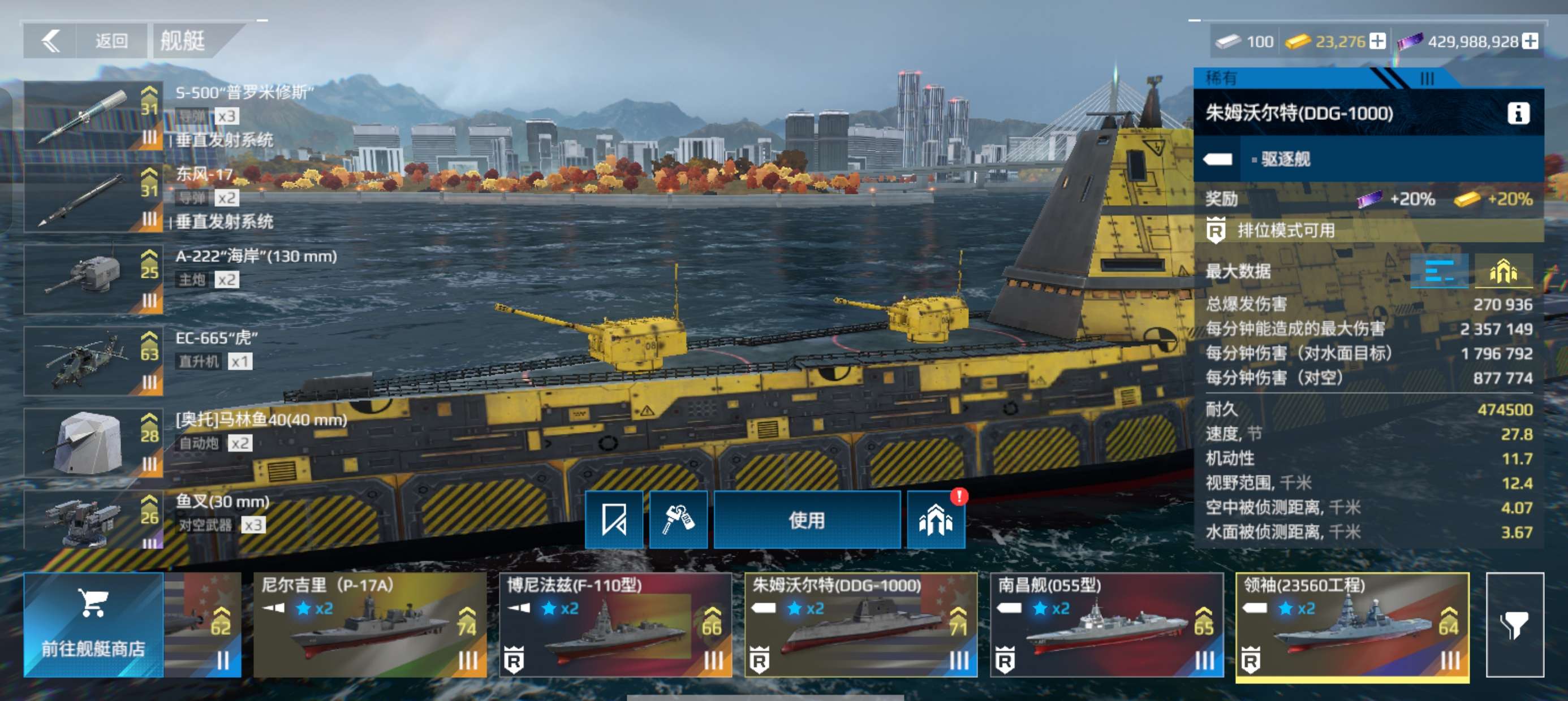
Task: Open the paint and key customization button
Action: (x=678, y=520)
